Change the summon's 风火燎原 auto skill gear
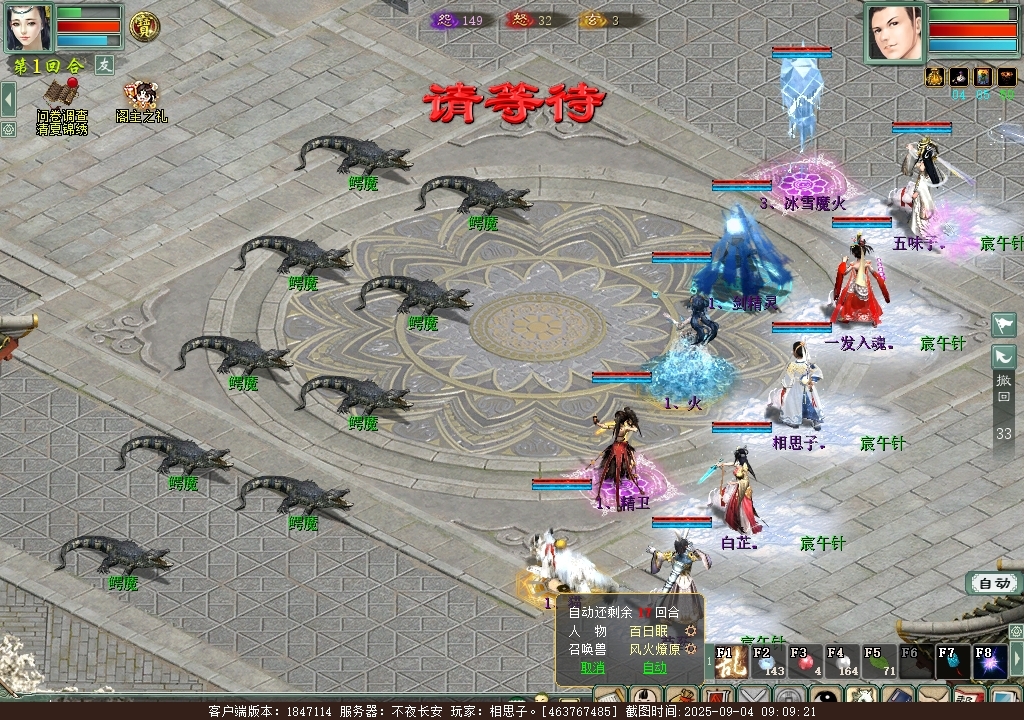 pyautogui.click(x=690, y=650)
